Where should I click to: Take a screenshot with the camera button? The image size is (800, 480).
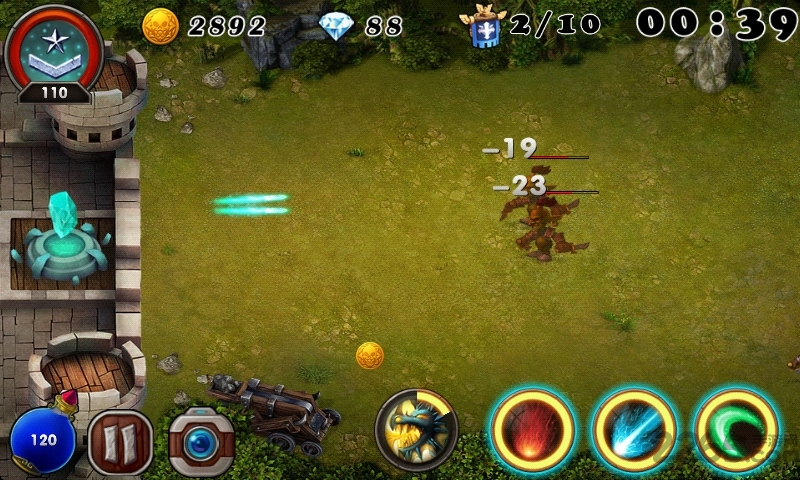click(x=200, y=441)
